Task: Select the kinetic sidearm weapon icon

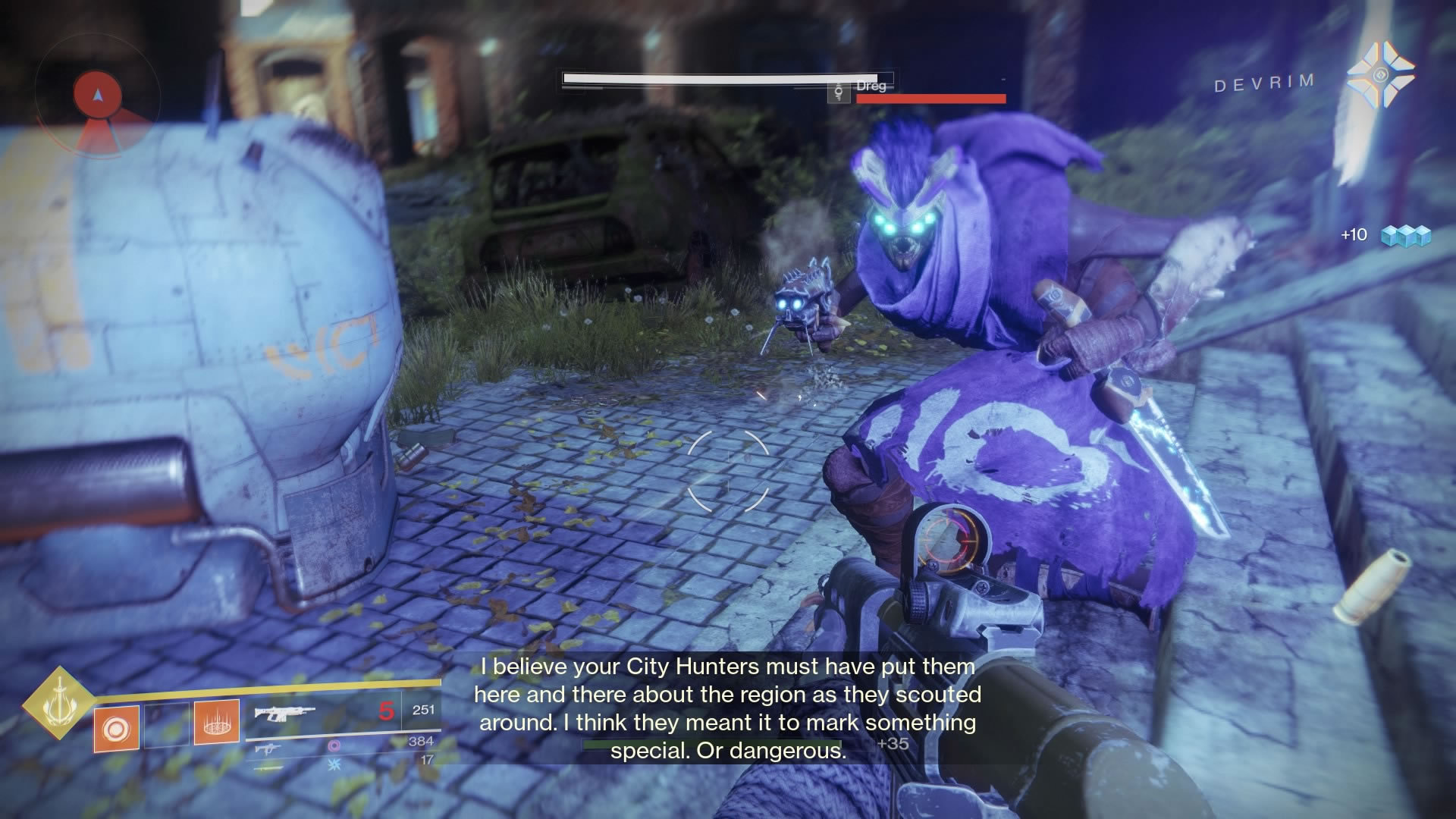Action: click(x=267, y=749)
